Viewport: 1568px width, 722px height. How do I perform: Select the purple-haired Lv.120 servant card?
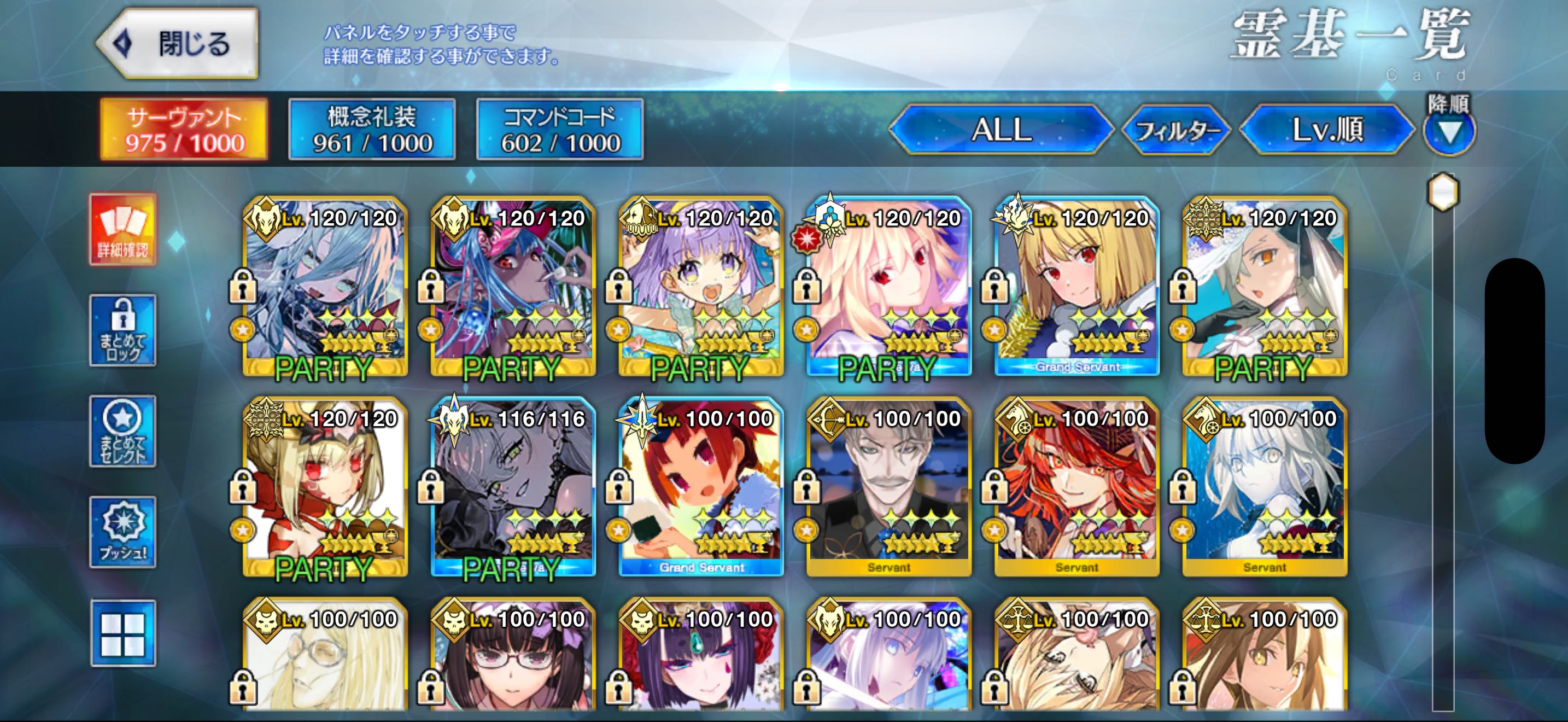[x=701, y=286]
